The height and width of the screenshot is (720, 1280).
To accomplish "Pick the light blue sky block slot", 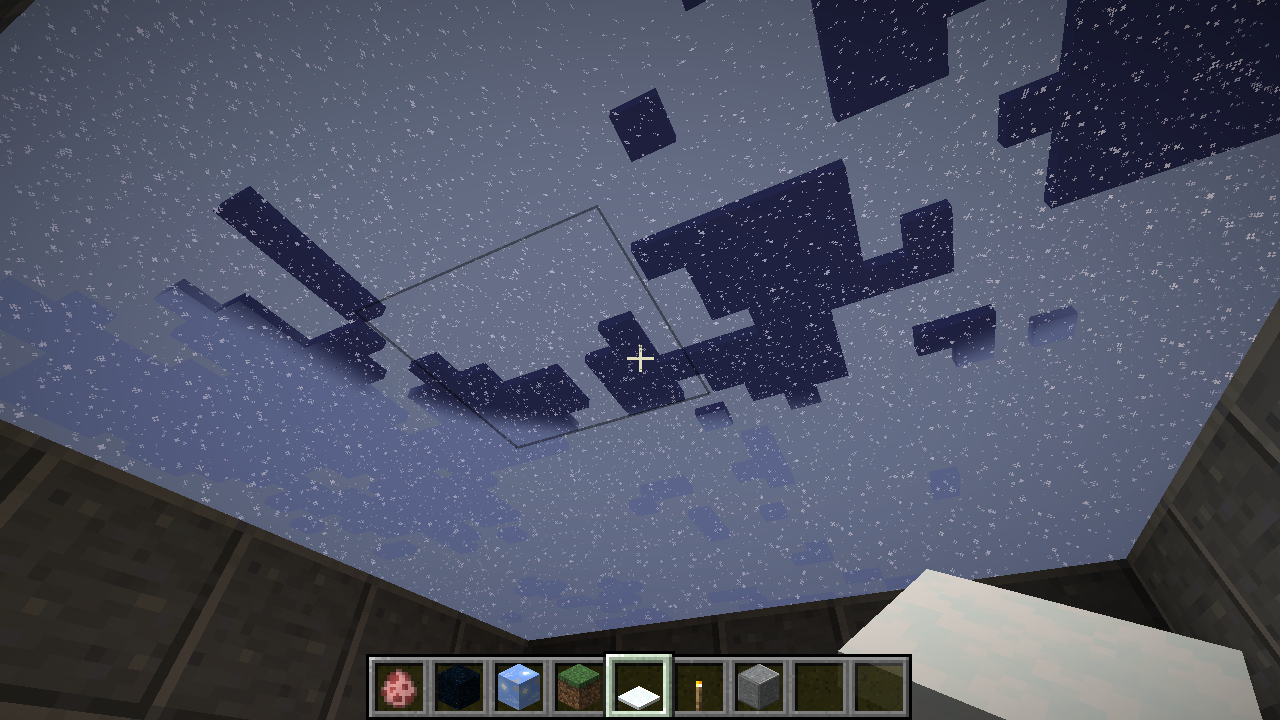I will [520, 687].
